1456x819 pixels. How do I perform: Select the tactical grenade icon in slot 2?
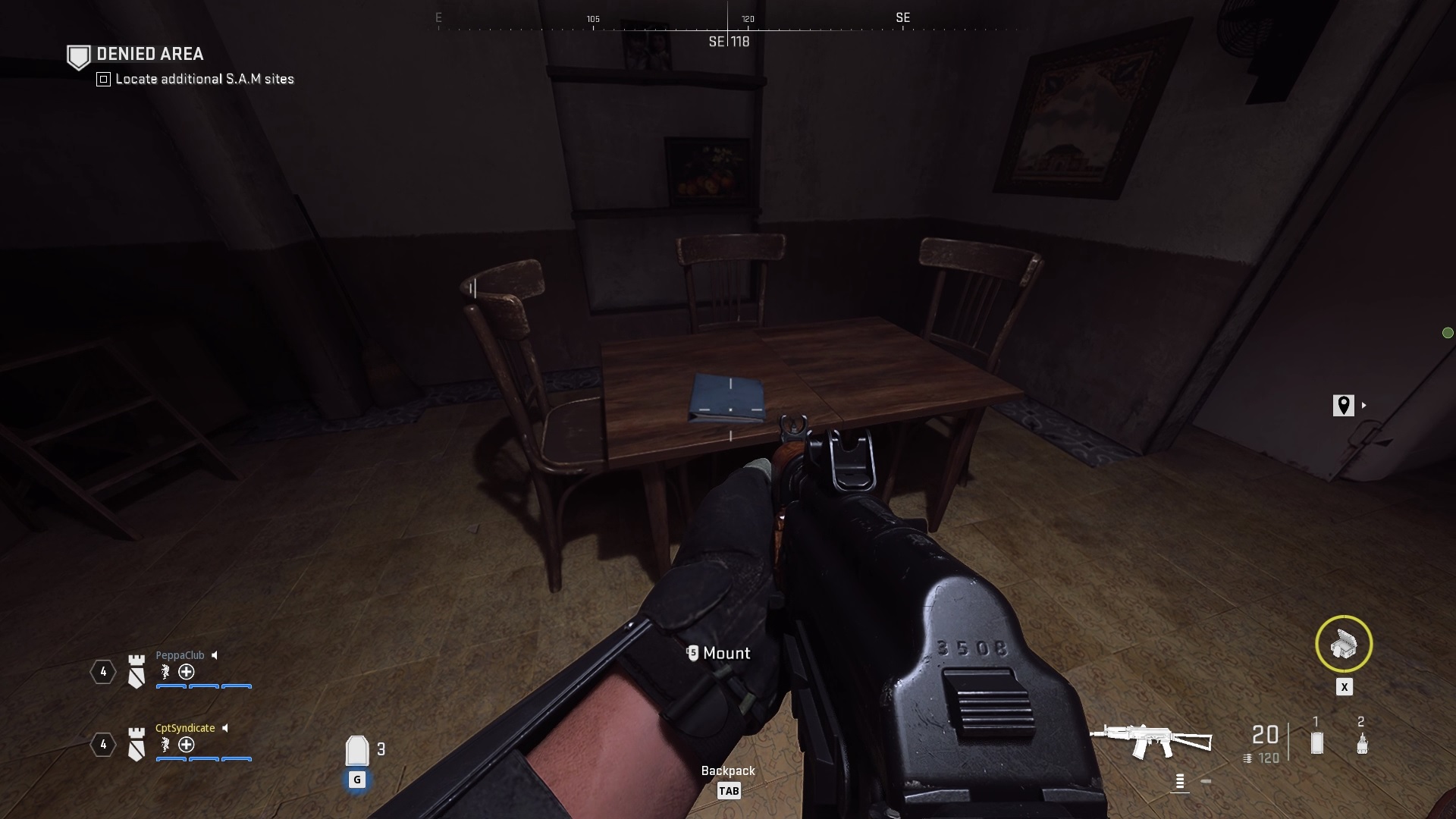pyautogui.click(x=1362, y=743)
